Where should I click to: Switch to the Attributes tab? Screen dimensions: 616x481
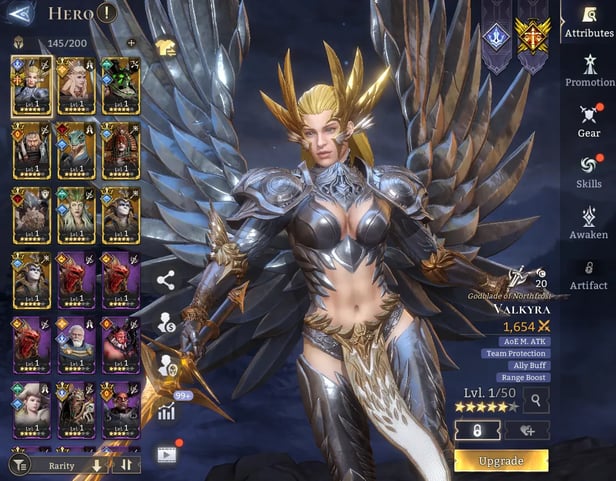[x=589, y=23]
